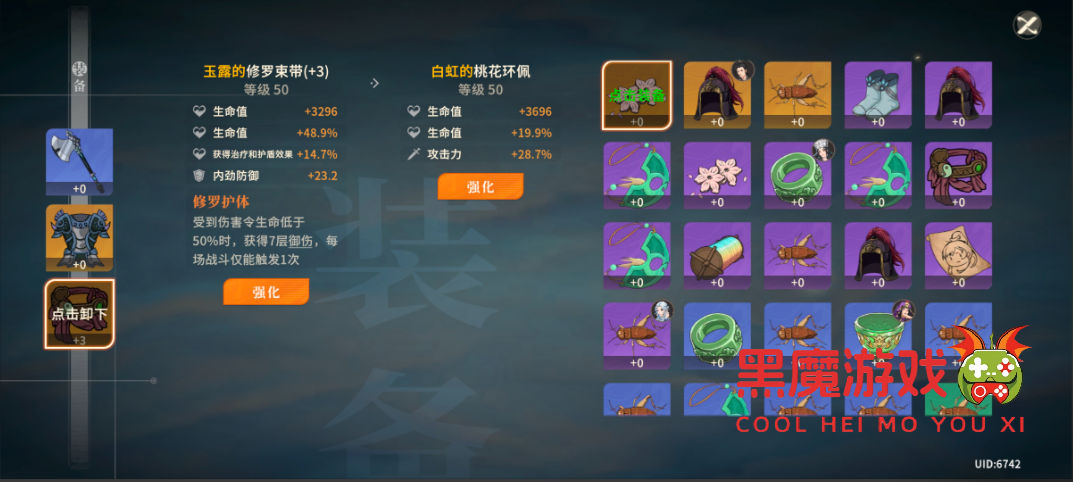Select the purple jade ring with avatar
This screenshot has width=1073, height=482.
797,175
